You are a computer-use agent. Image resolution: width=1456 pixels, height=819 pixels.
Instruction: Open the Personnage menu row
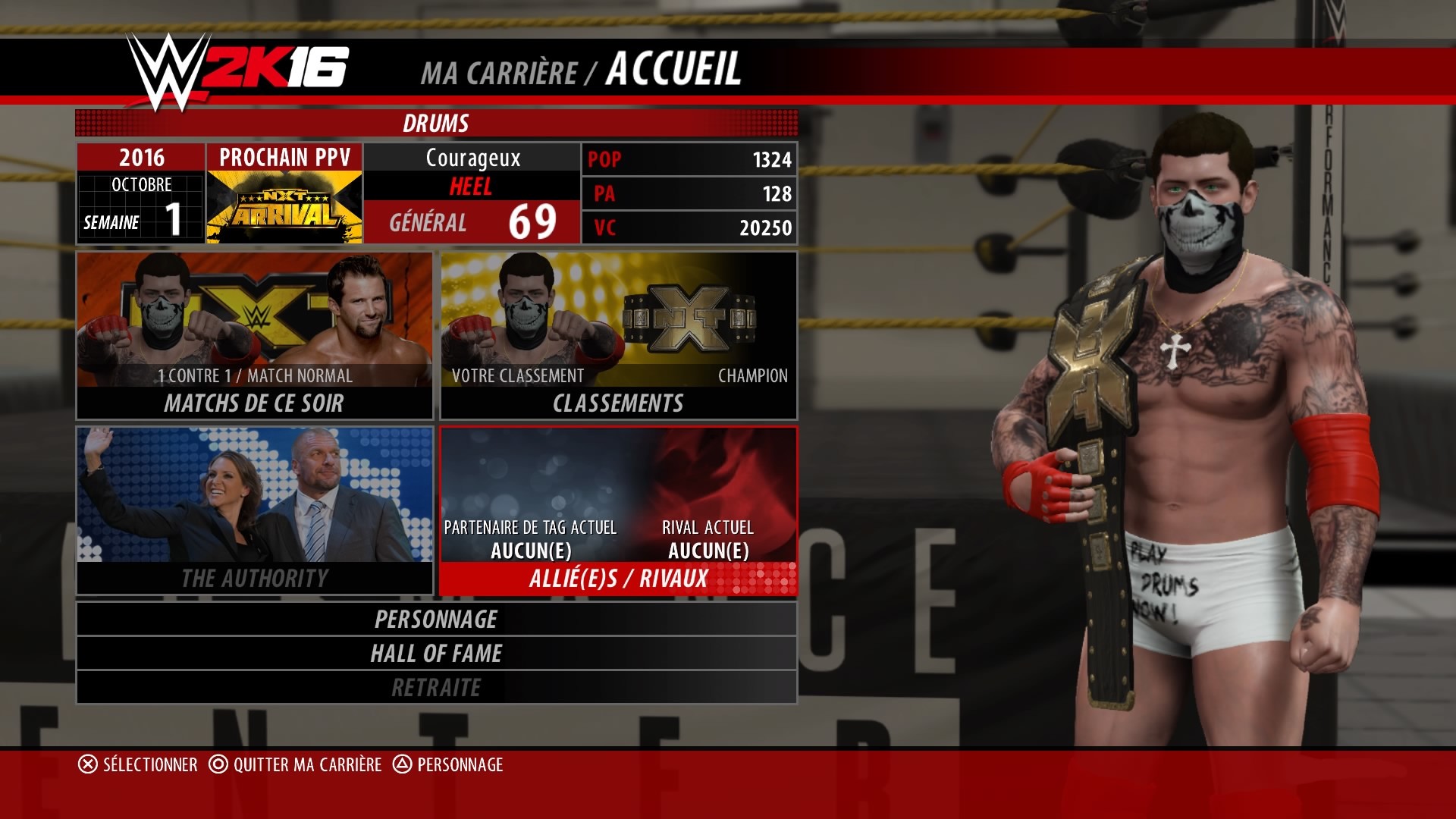tap(436, 619)
